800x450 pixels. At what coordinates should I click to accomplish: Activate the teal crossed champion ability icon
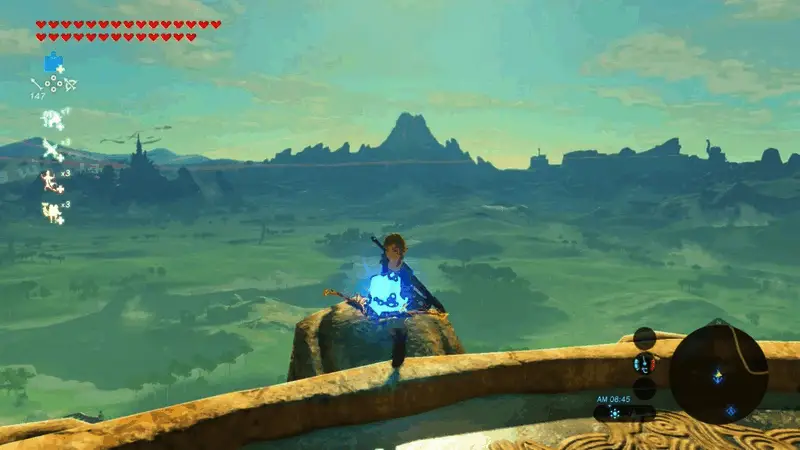[52, 149]
